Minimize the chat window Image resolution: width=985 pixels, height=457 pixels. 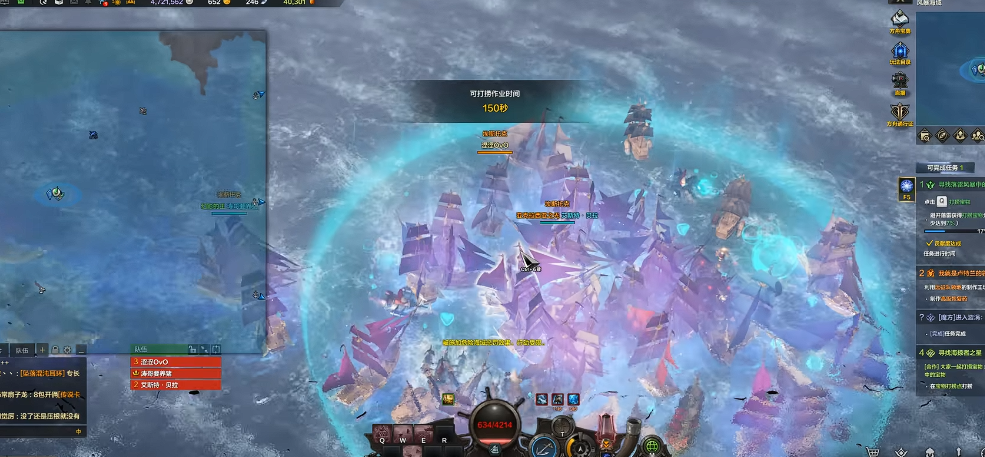(x=80, y=350)
